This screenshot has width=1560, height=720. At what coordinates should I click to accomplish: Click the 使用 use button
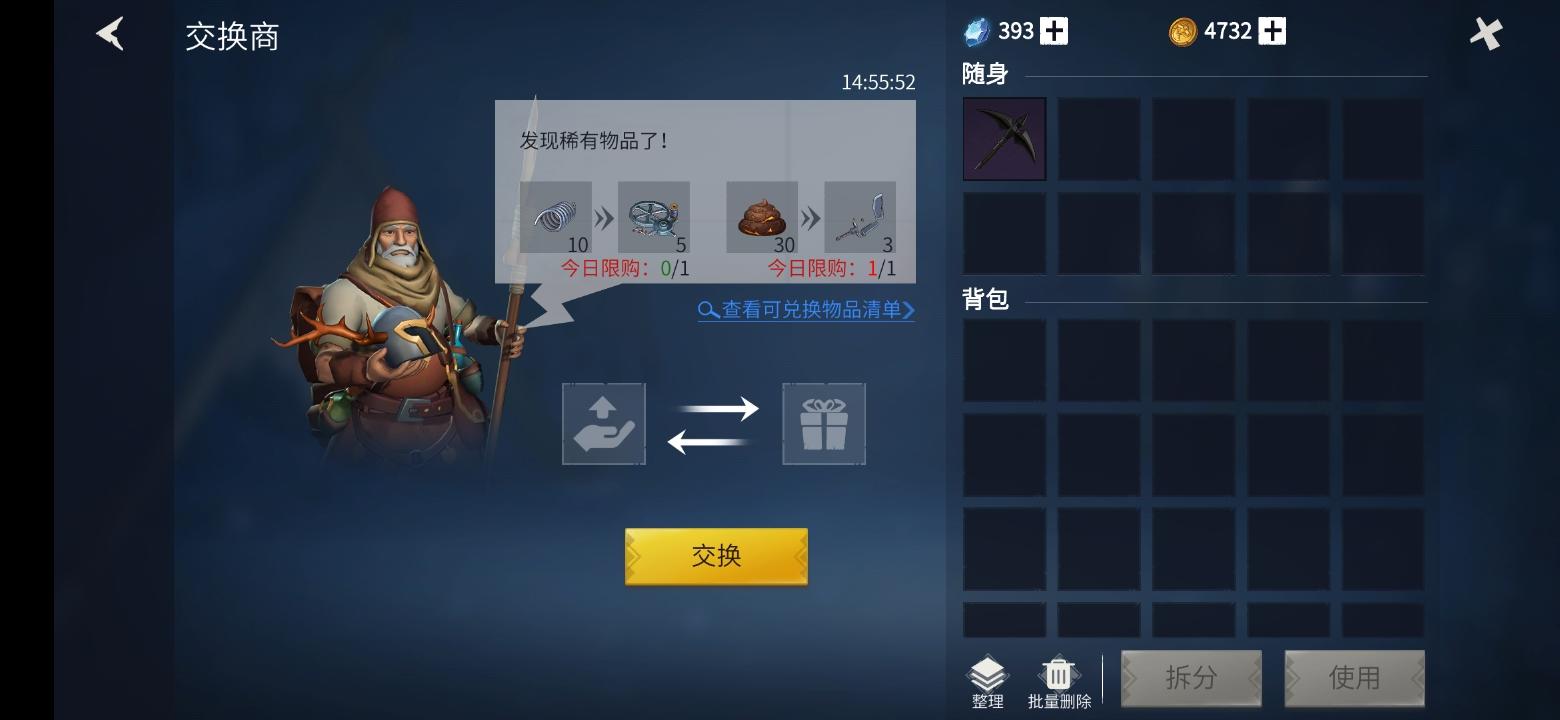click(1355, 678)
